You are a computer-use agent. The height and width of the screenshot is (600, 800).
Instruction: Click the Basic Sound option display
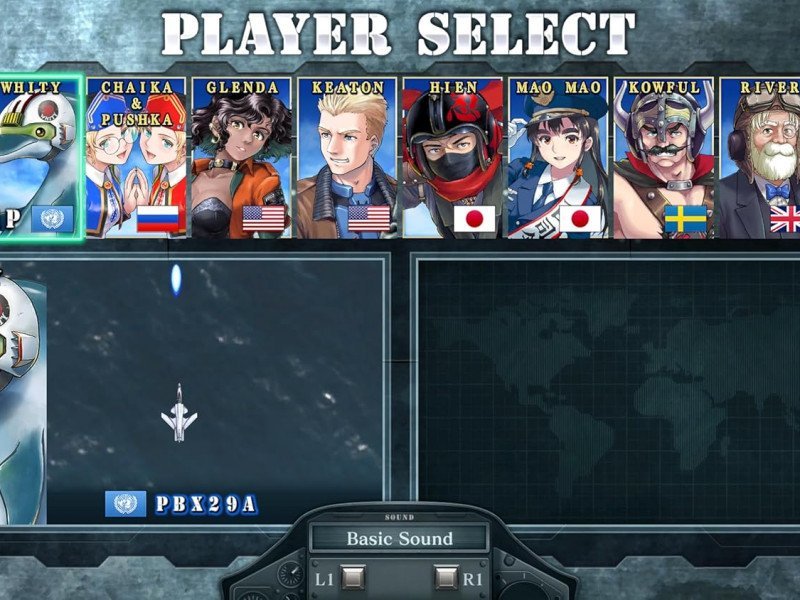(x=399, y=539)
